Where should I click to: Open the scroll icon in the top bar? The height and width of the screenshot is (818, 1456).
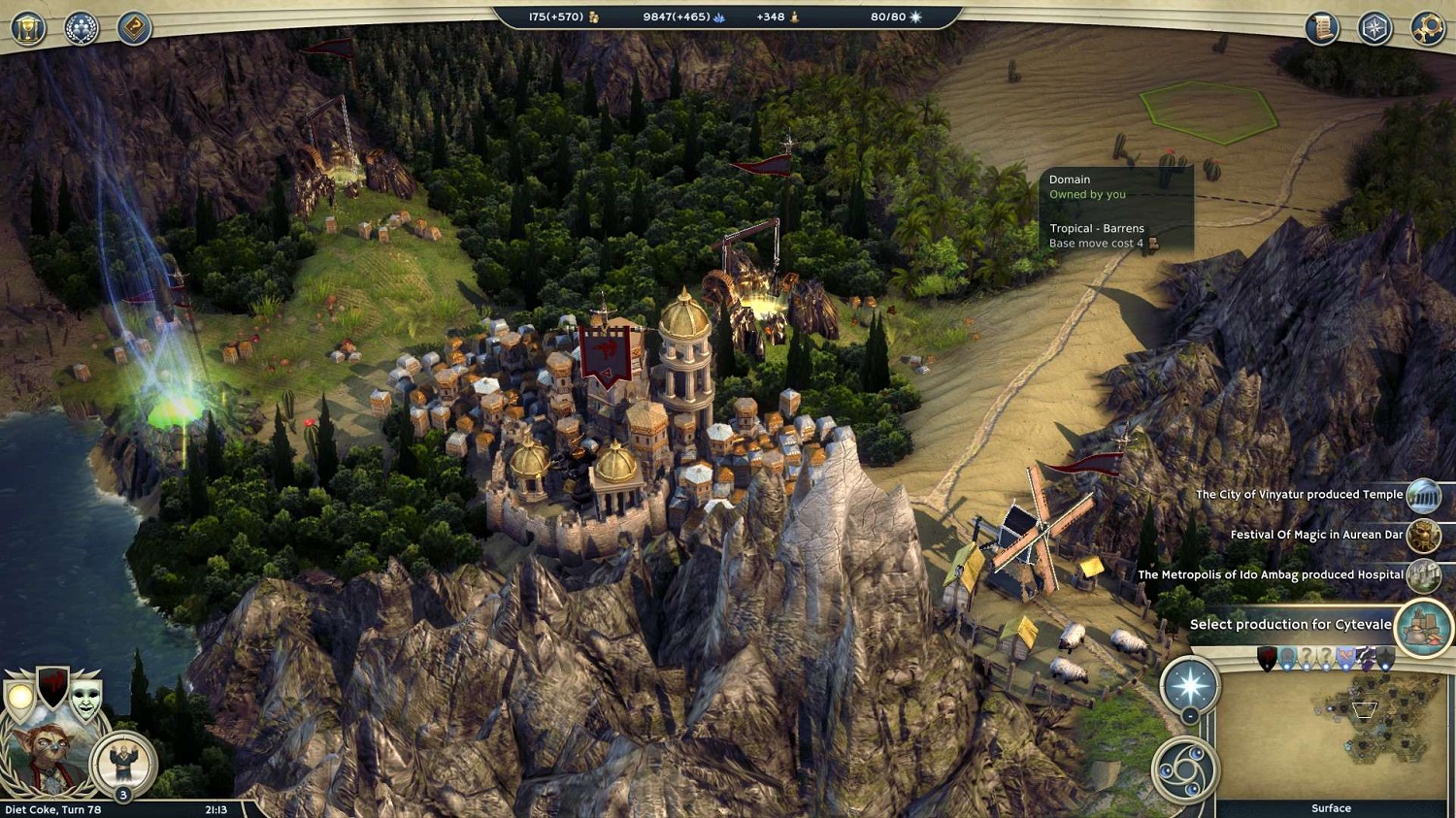click(x=1321, y=28)
